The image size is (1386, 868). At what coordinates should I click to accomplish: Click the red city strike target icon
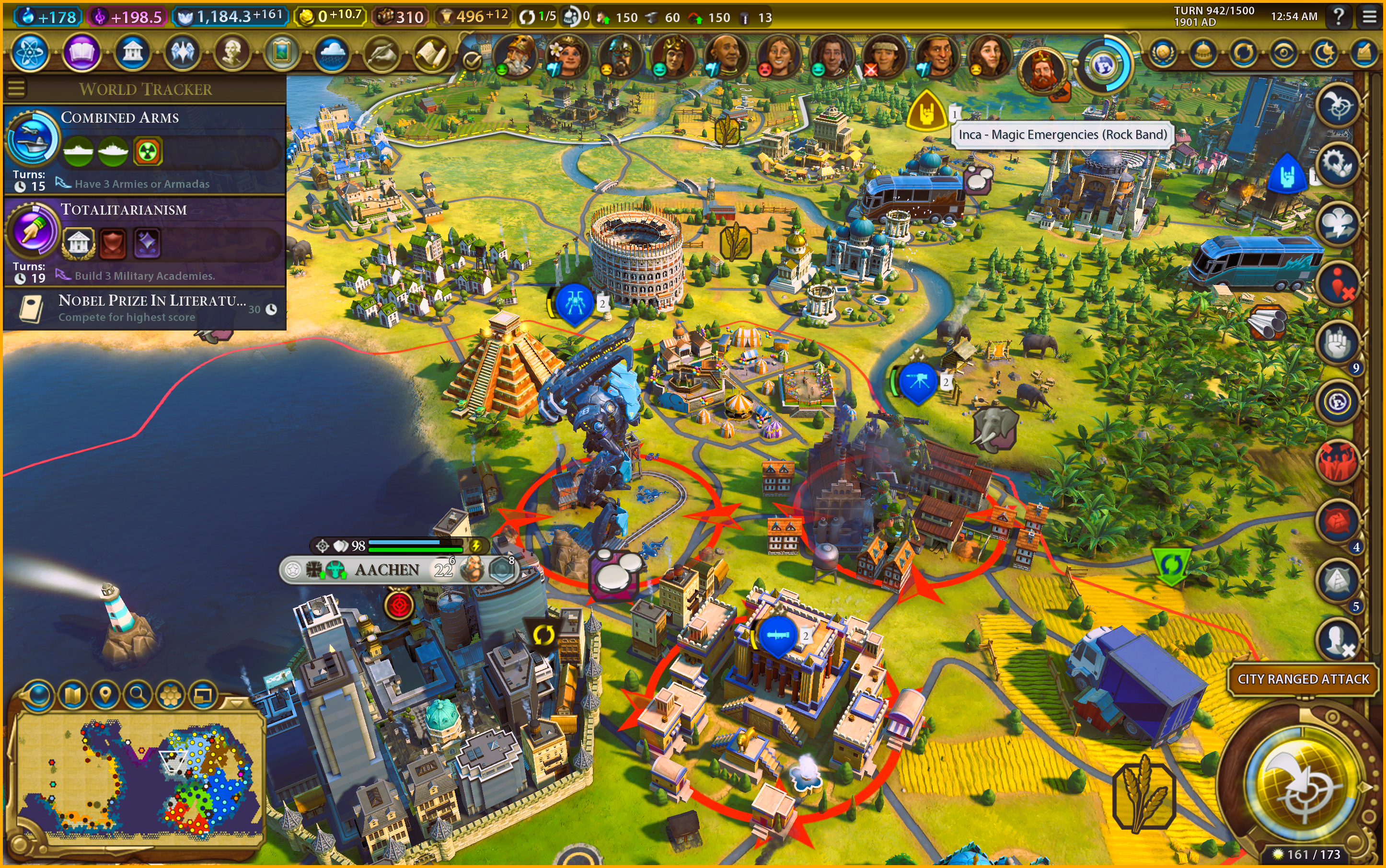coord(399,605)
